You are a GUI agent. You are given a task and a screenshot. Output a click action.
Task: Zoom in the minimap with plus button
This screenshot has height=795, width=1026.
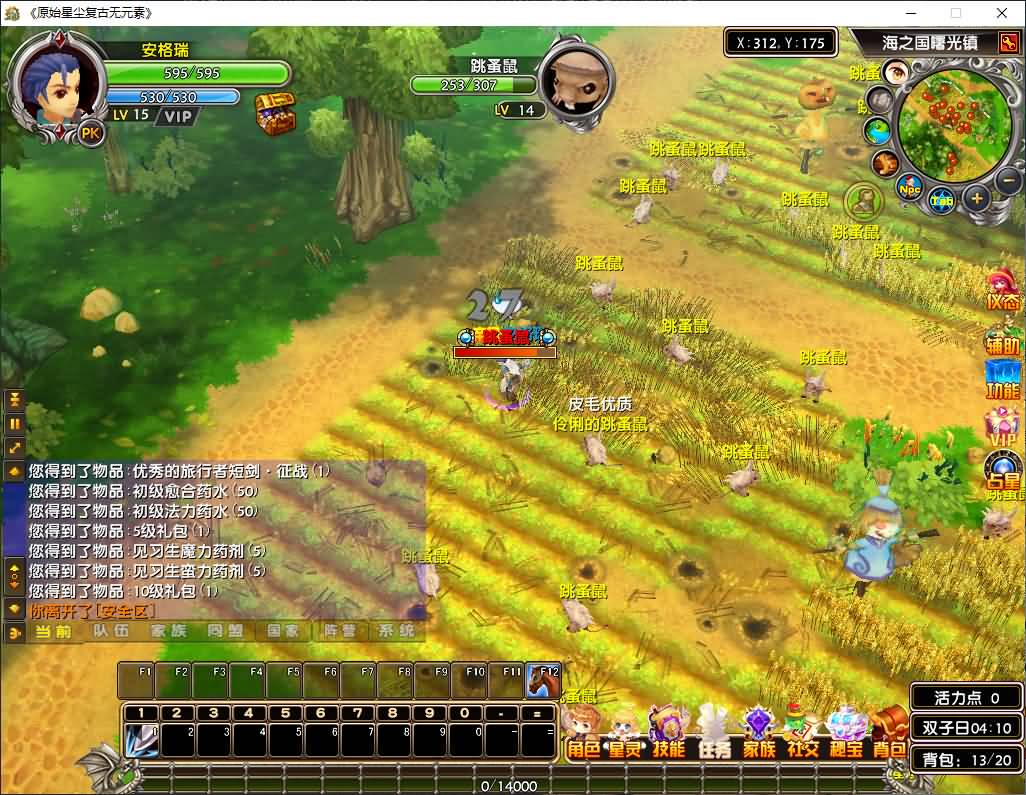point(976,198)
